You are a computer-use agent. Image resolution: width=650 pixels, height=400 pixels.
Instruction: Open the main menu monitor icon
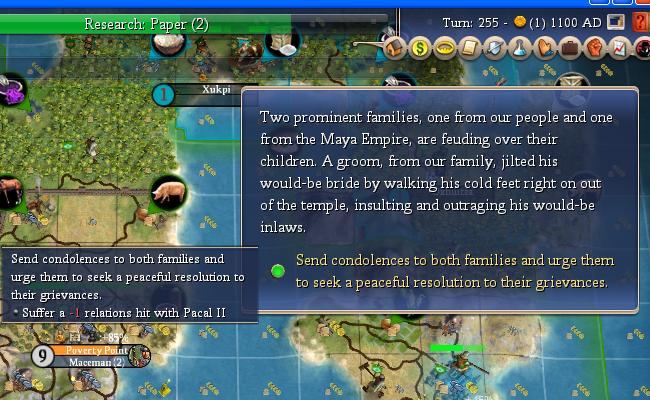(x=618, y=22)
